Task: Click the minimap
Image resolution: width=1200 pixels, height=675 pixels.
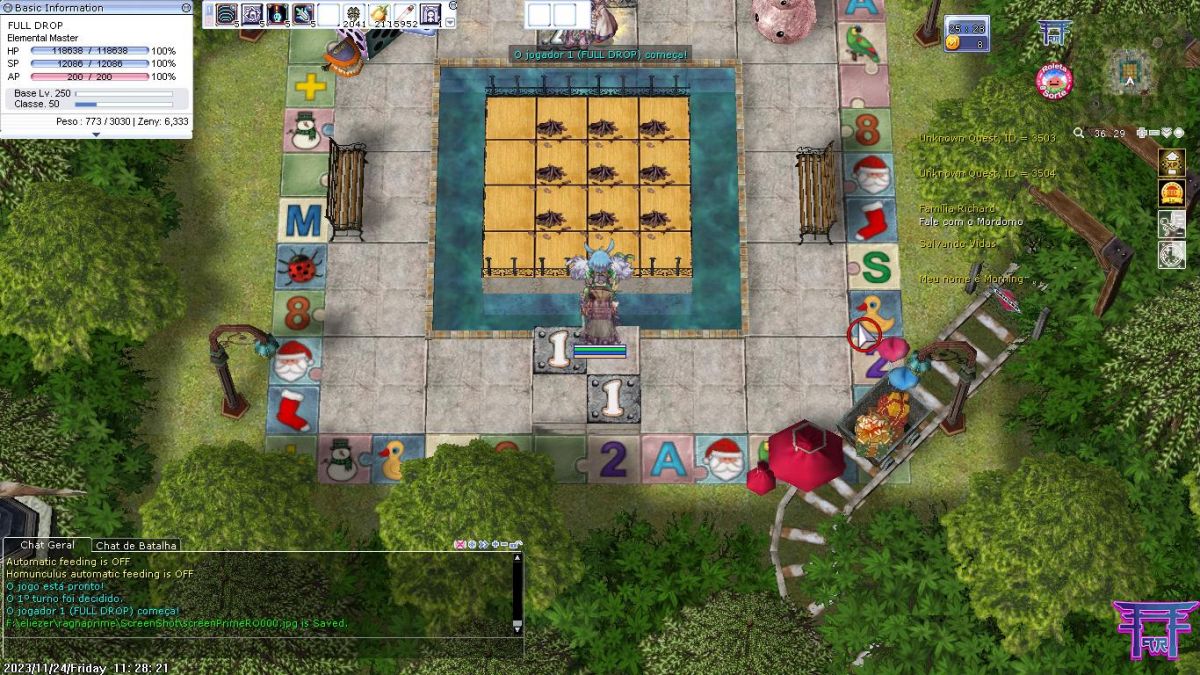Action: click(x=1131, y=70)
